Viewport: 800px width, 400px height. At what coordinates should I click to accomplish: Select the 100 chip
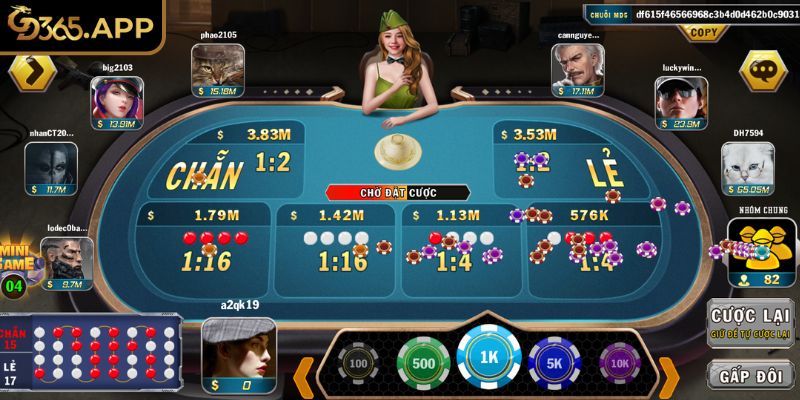tap(356, 363)
